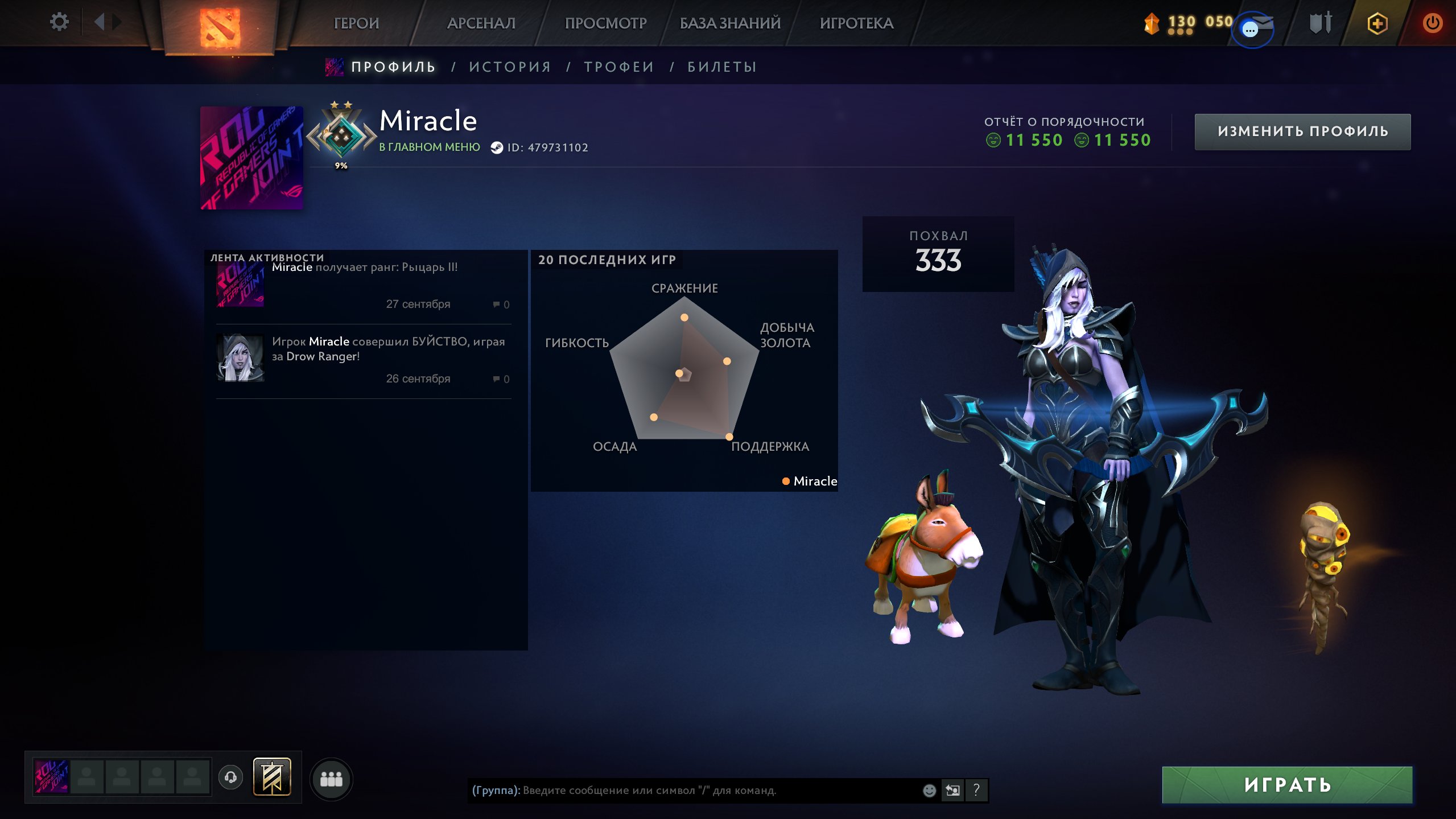Switch to the ПРОСМОТР section
The height and width of the screenshot is (819, 1456).
tap(605, 23)
